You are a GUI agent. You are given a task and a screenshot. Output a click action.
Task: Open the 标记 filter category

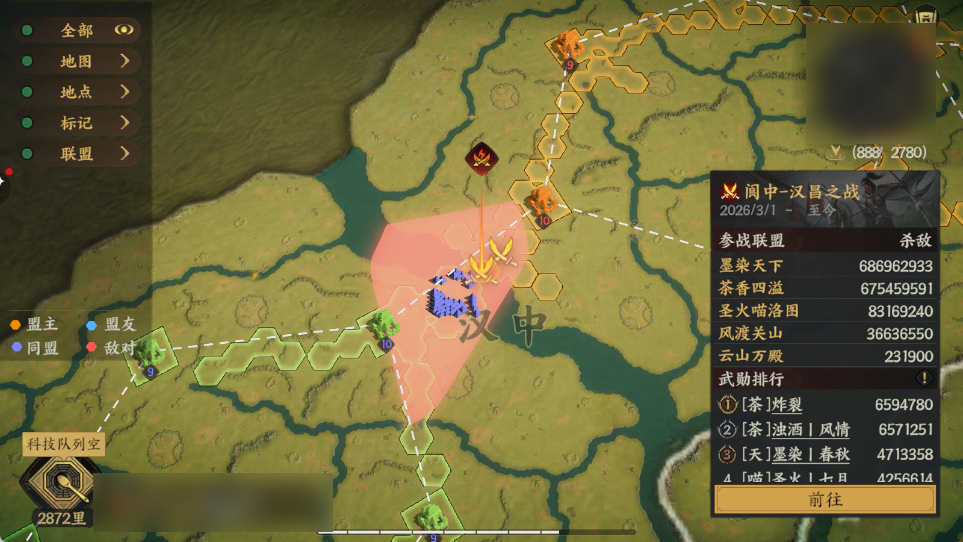pyautogui.click(x=124, y=123)
